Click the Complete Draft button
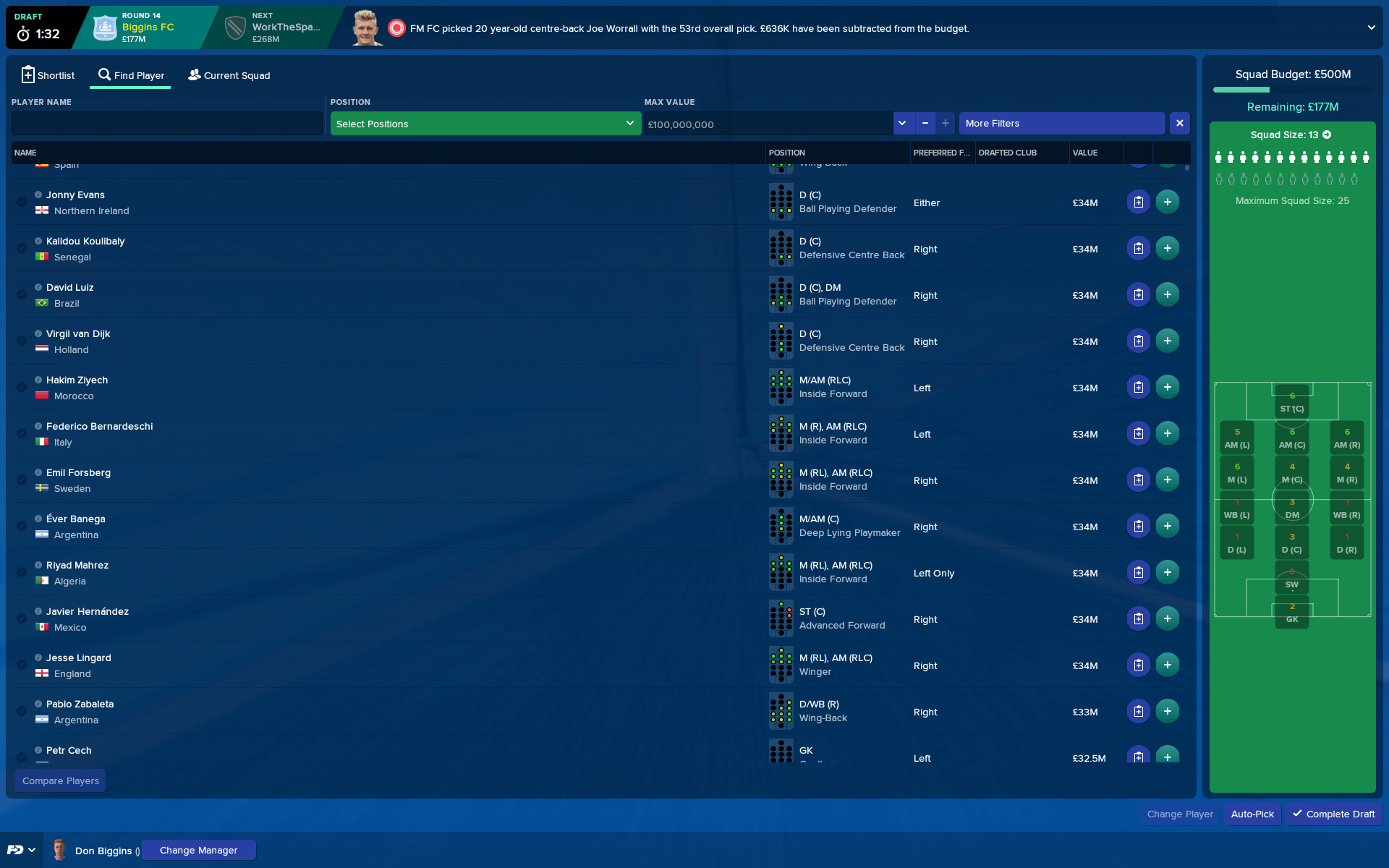This screenshot has width=1389, height=868. tap(1333, 814)
